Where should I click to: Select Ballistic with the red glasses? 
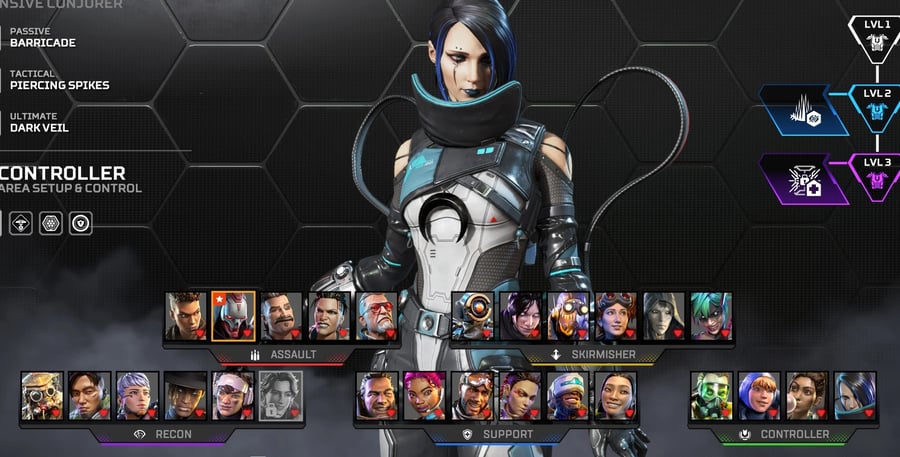[x=377, y=316]
